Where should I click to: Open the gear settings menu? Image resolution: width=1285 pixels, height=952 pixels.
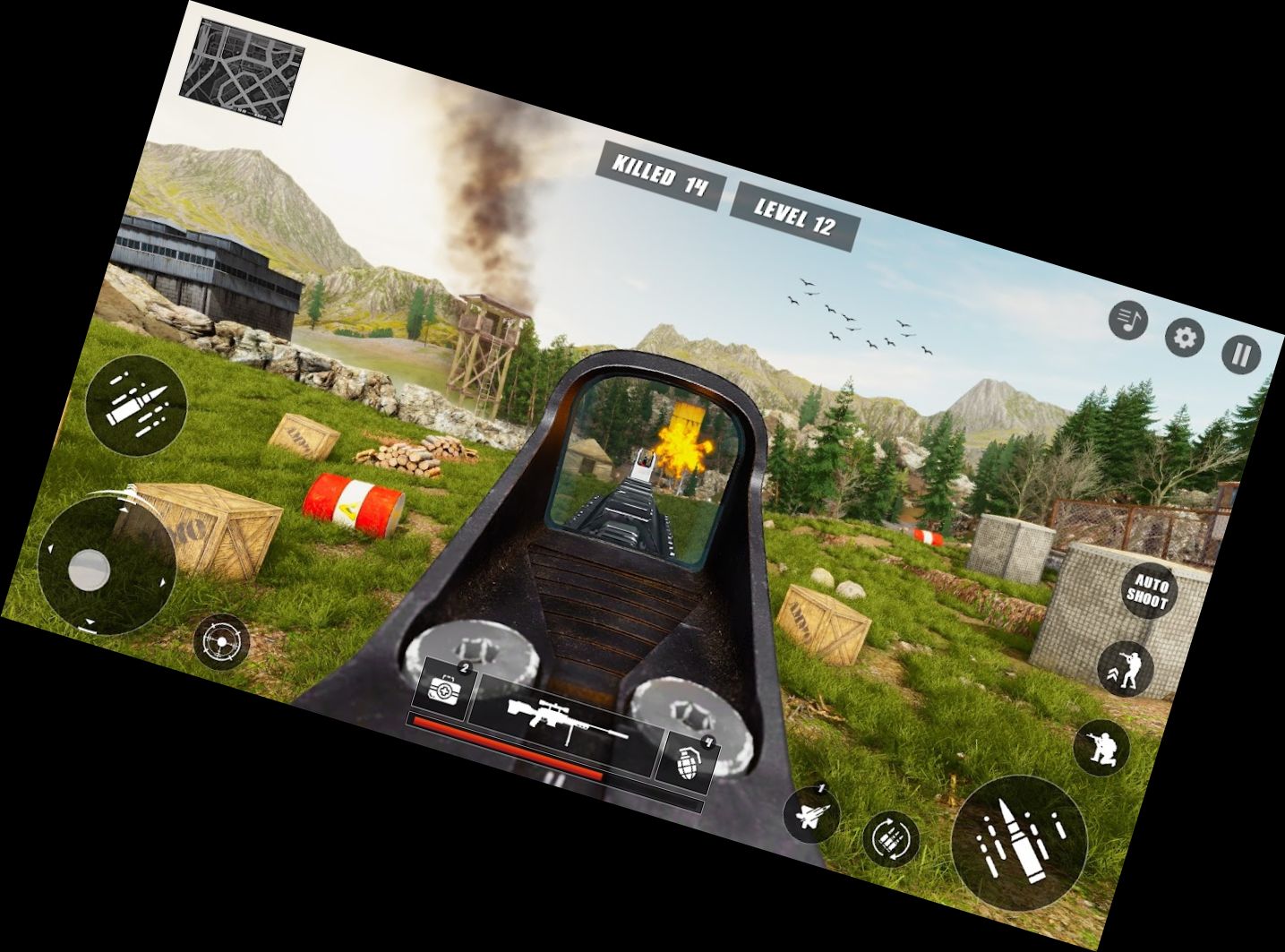coord(1184,338)
